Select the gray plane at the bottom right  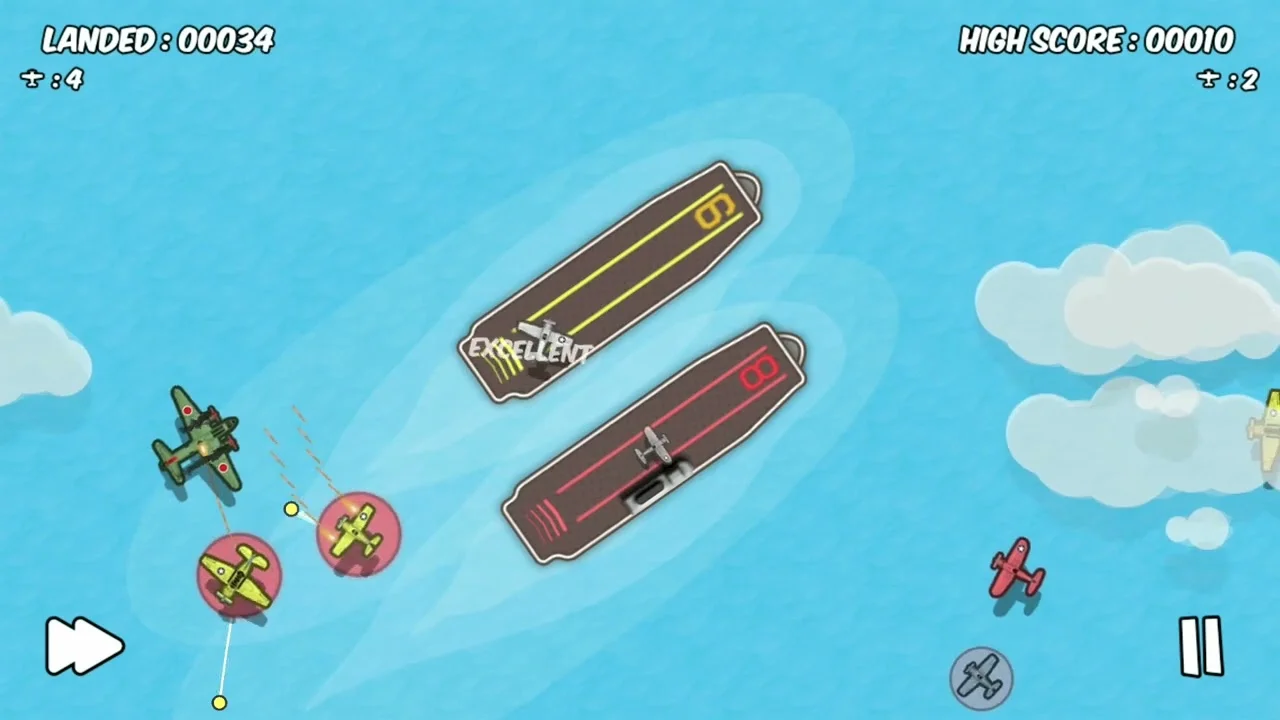[980, 677]
